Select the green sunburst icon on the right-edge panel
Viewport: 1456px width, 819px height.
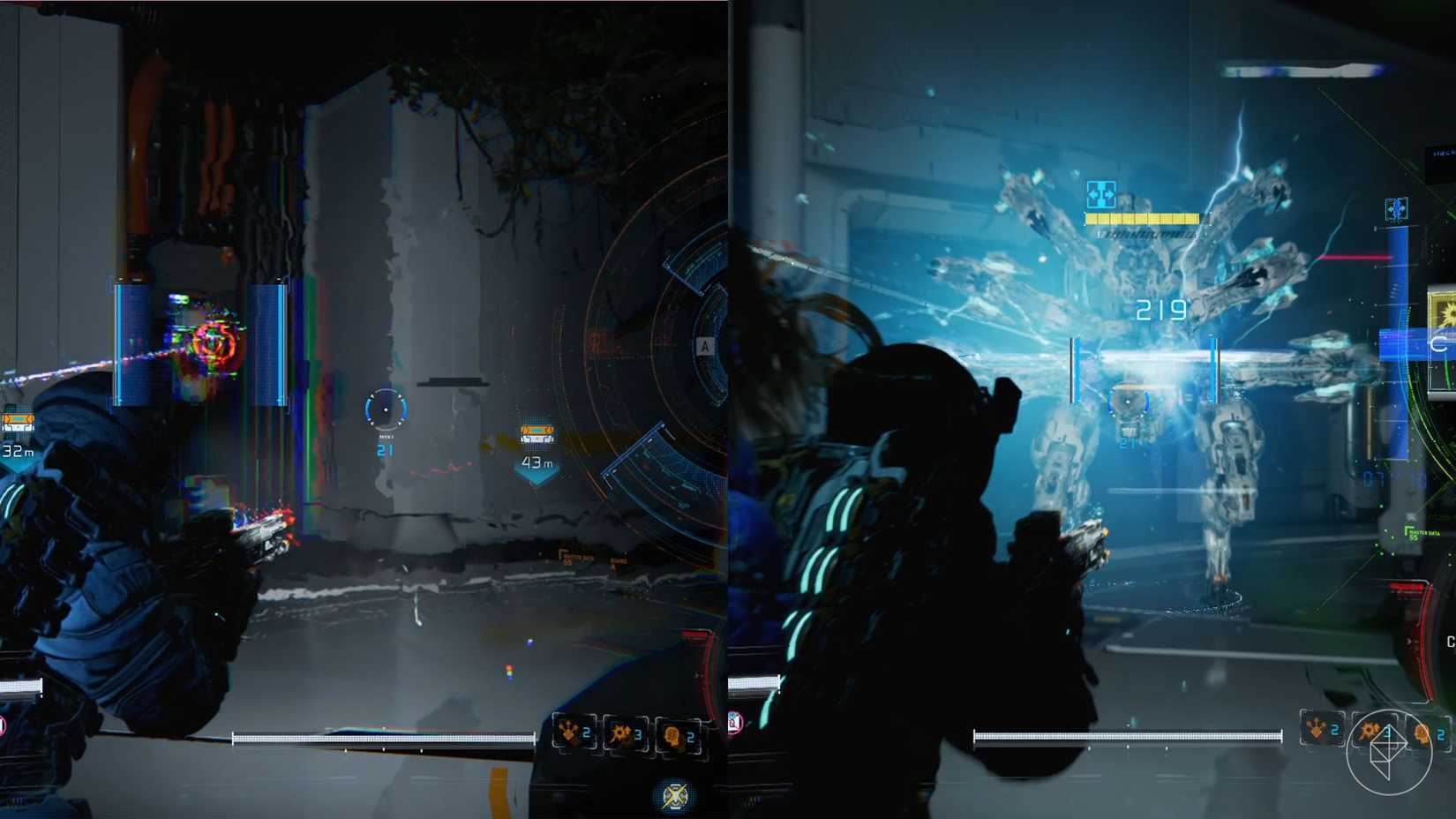coord(1449,311)
